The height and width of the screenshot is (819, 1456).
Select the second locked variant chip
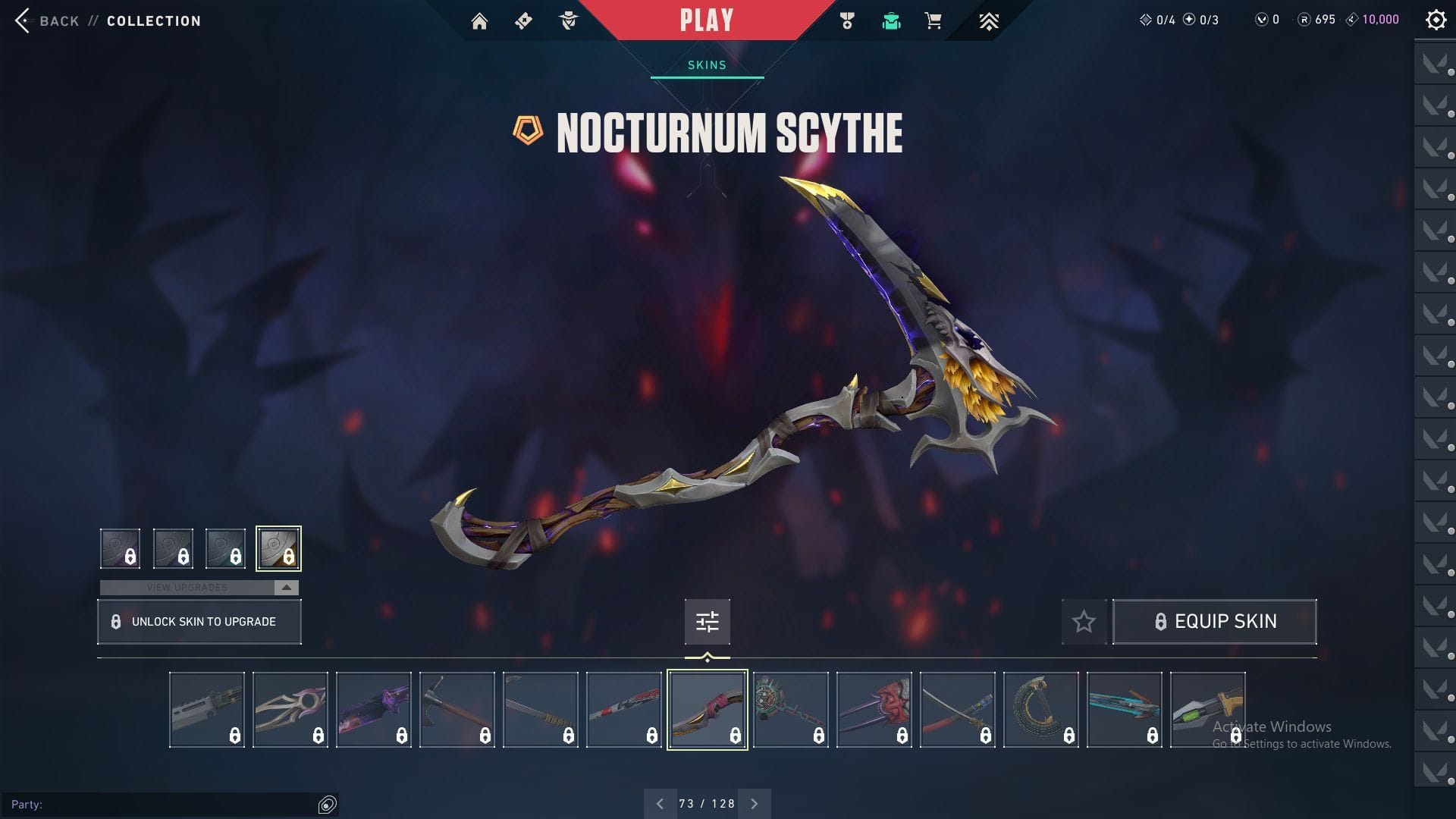172,548
